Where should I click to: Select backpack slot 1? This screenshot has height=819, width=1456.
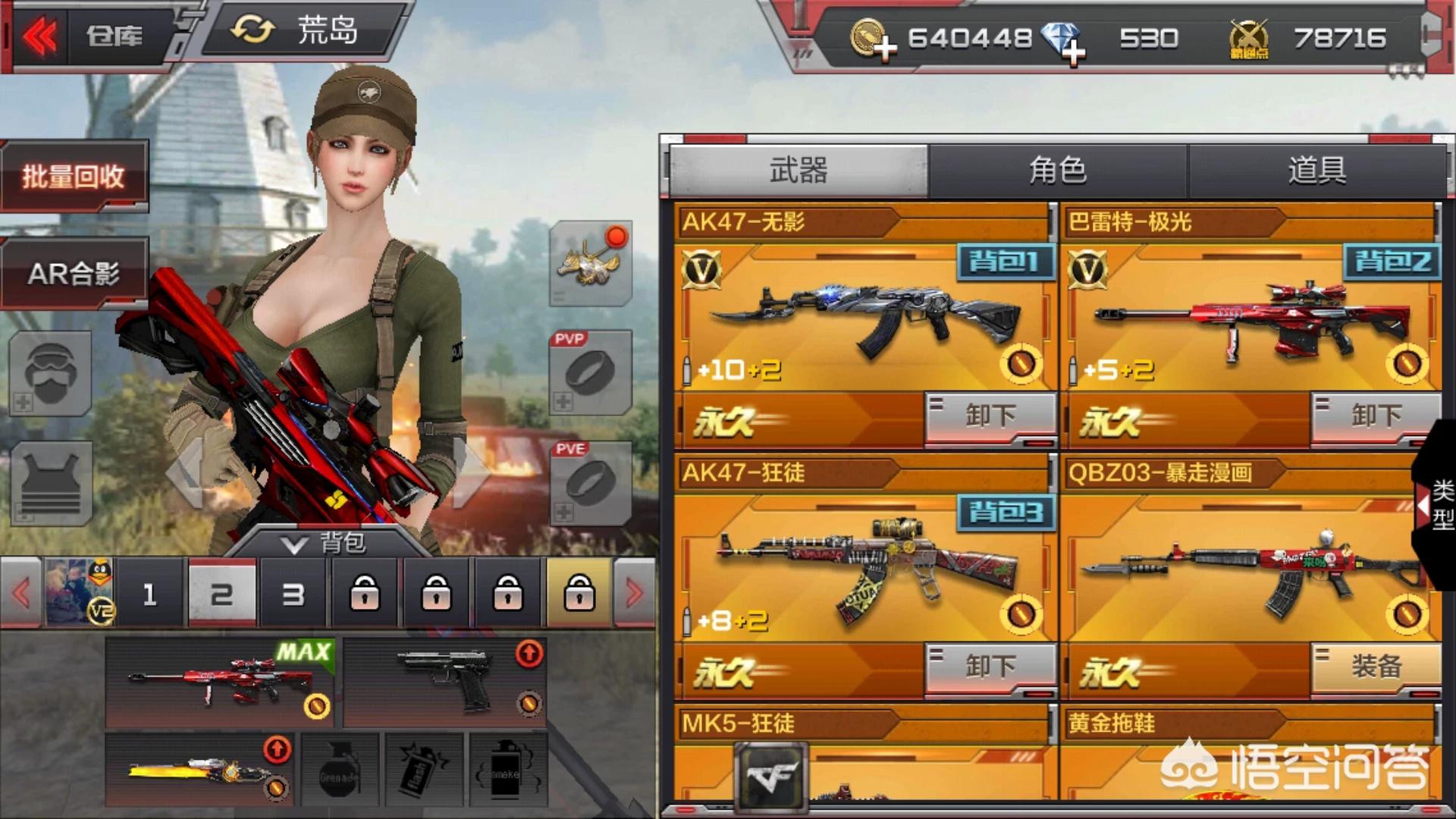[149, 594]
